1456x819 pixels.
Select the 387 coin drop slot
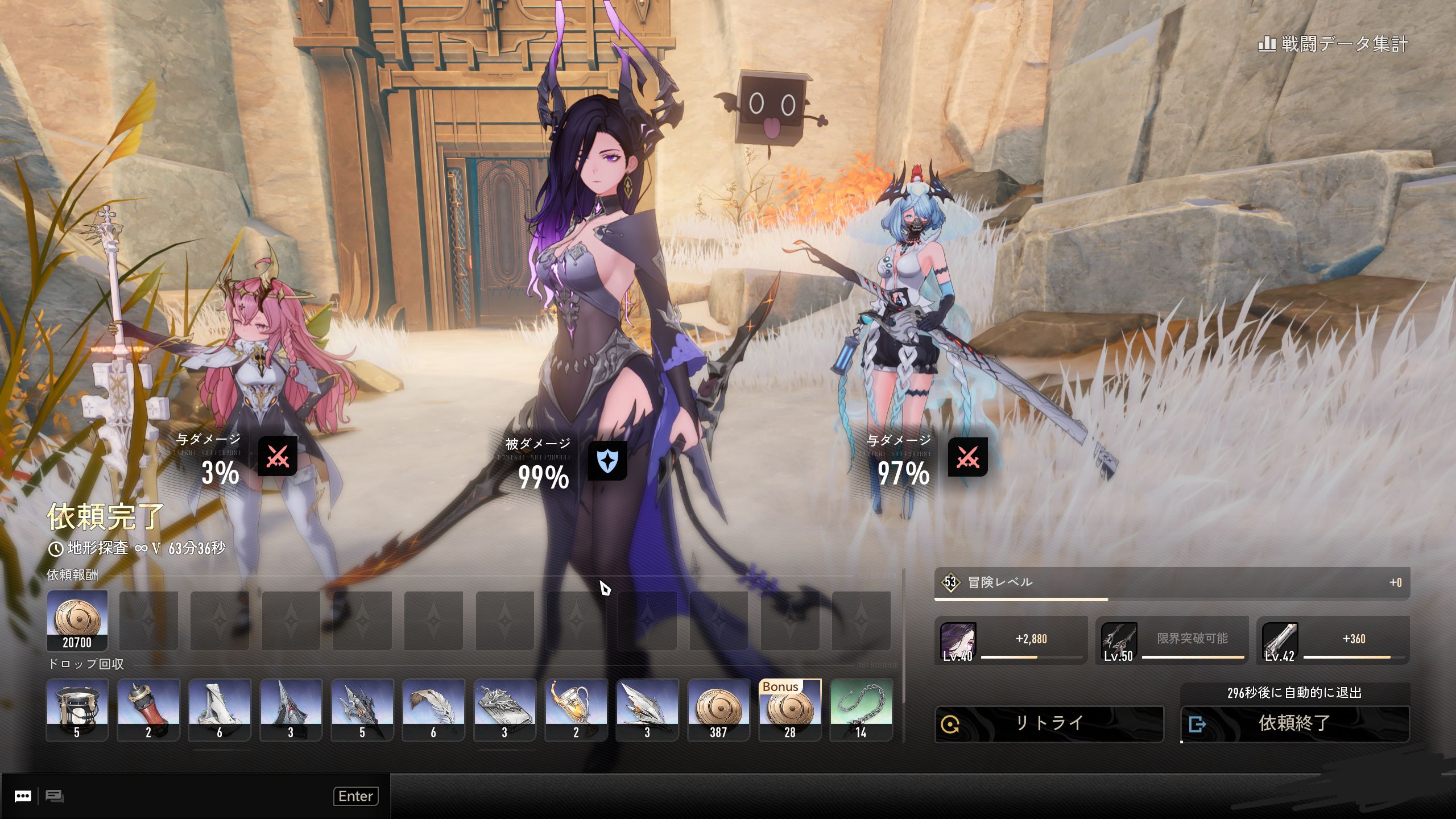[718, 710]
